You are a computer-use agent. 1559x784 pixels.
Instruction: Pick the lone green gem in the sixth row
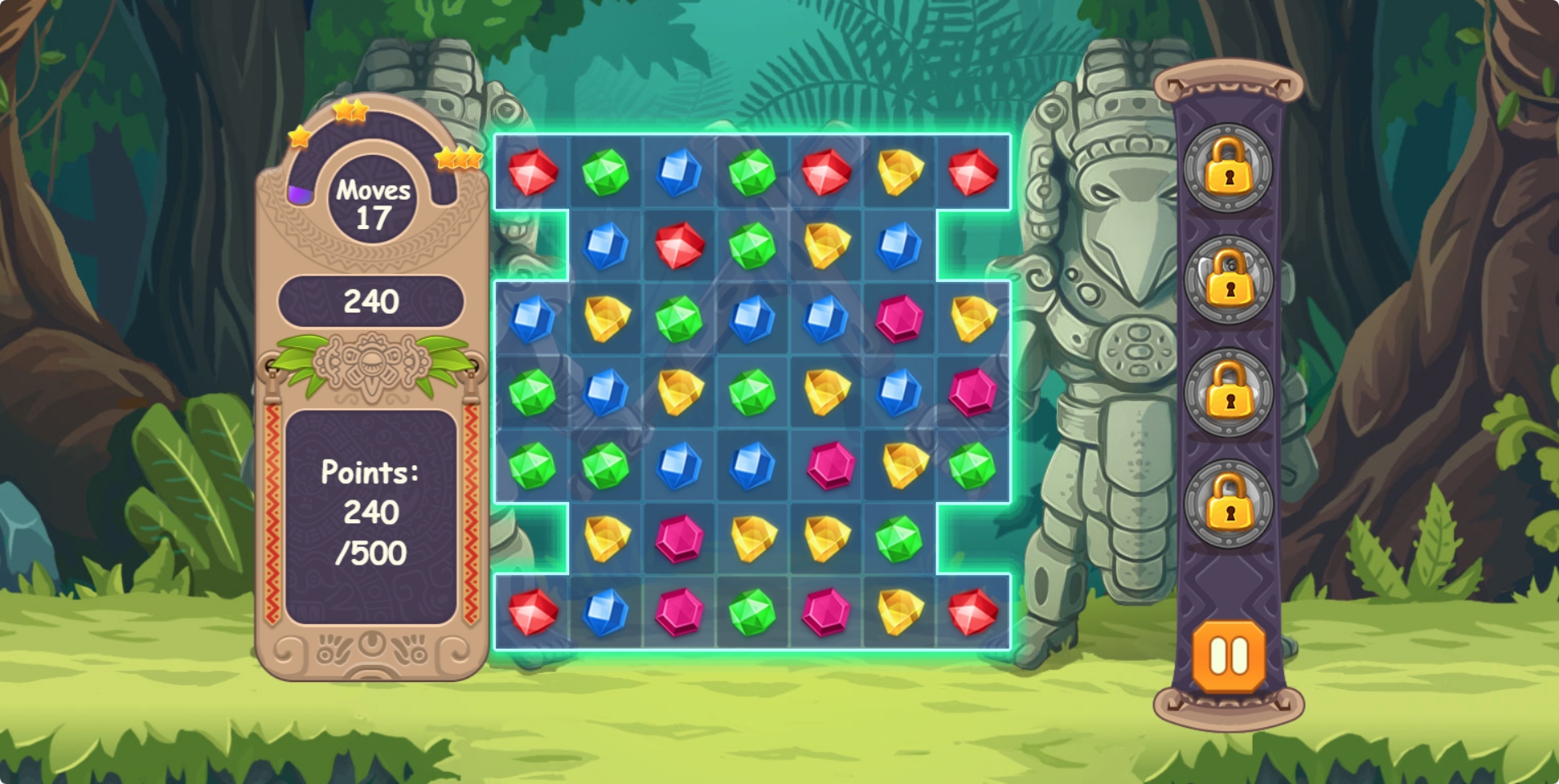(x=899, y=539)
